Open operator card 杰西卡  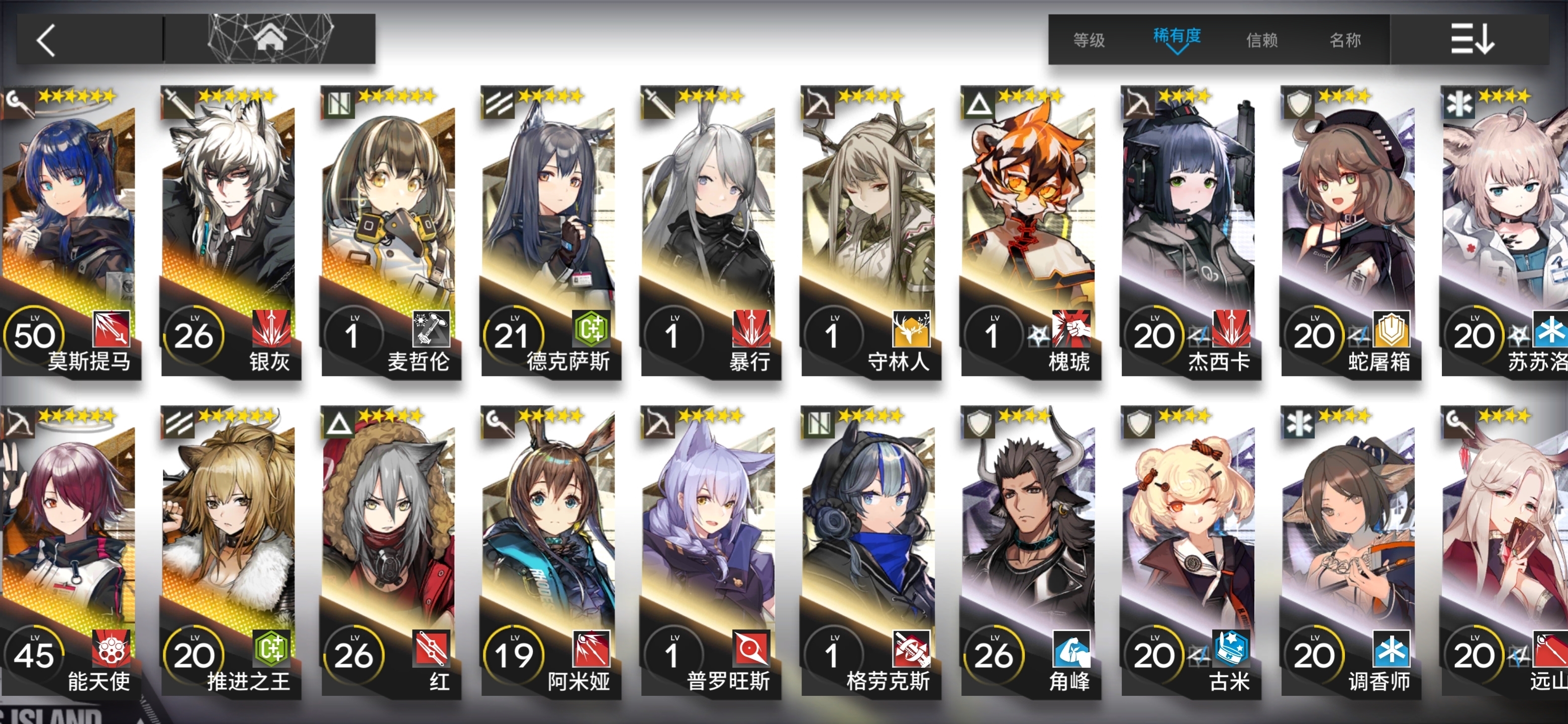(1191, 231)
